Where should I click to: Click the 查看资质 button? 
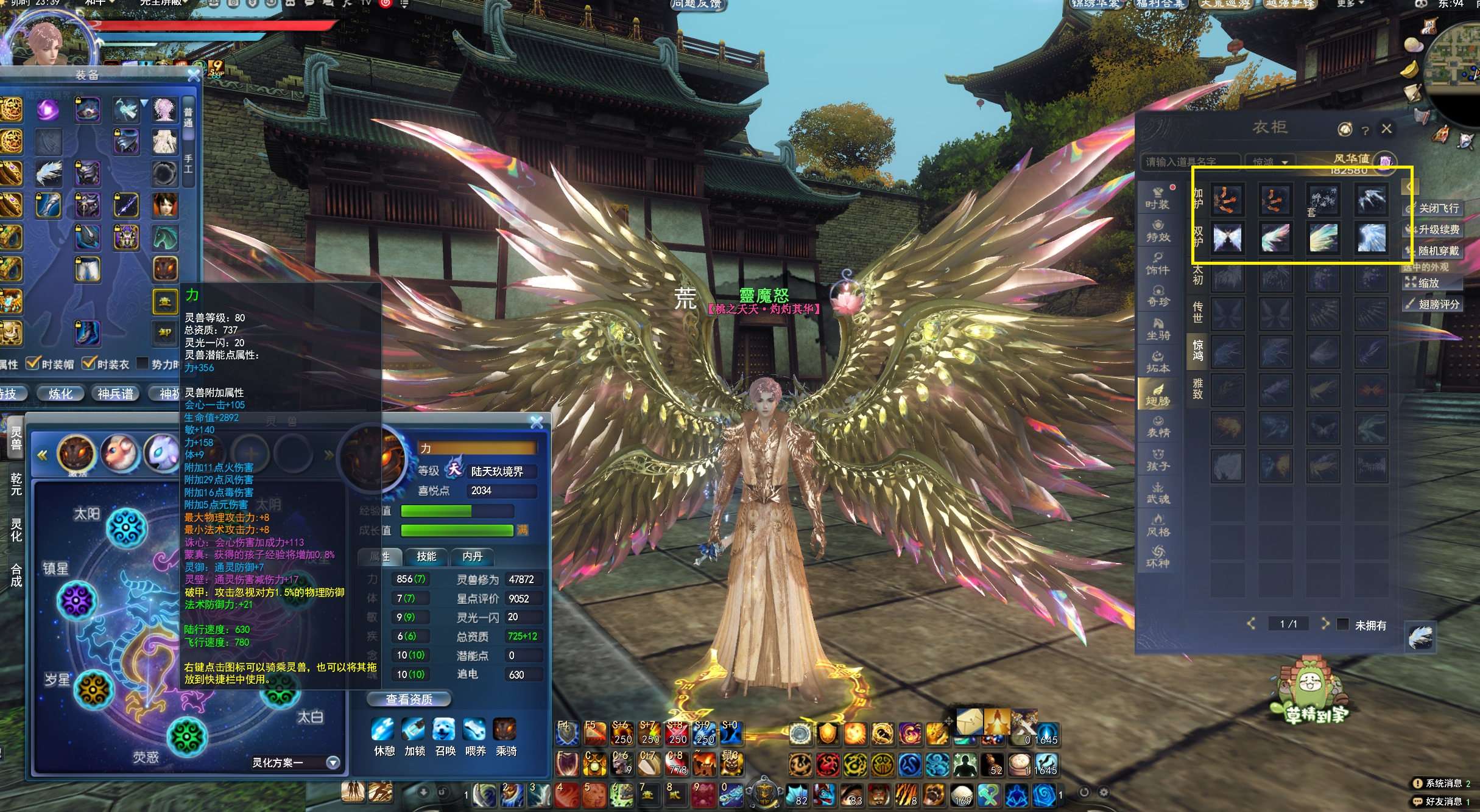(x=409, y=699)
